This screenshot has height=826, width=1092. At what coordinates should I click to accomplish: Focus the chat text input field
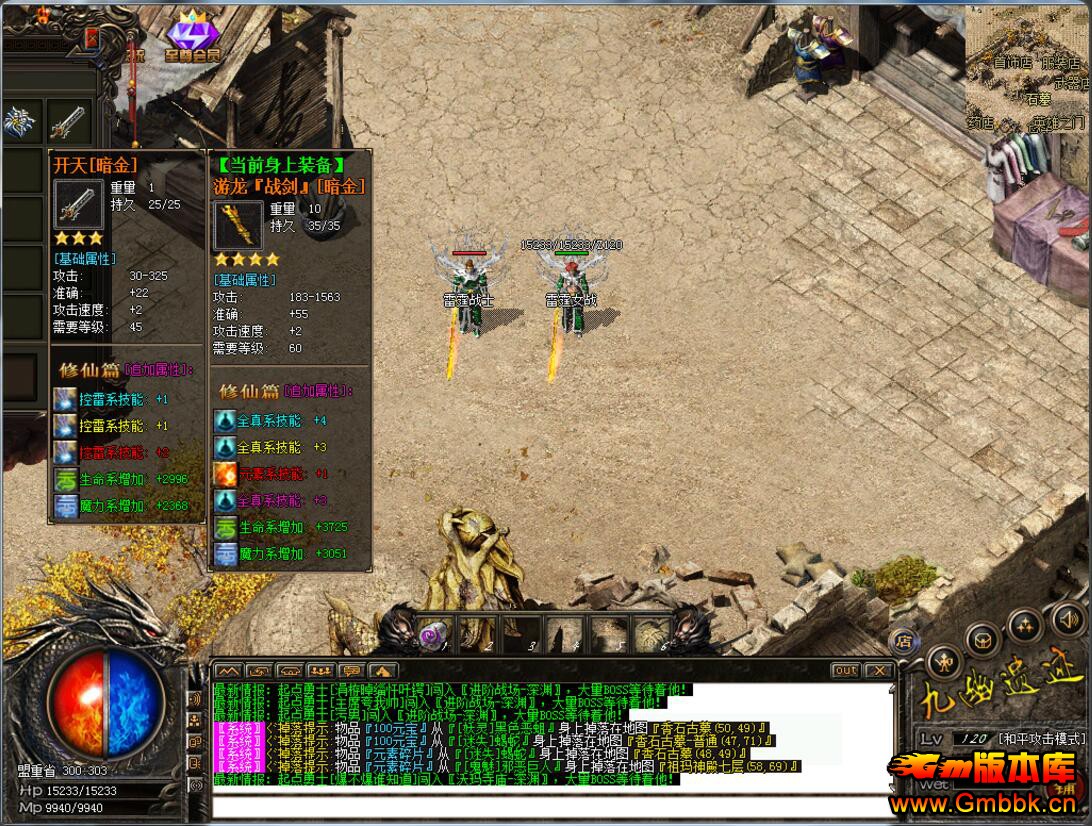pyautogui.click(x=552, y=806)
